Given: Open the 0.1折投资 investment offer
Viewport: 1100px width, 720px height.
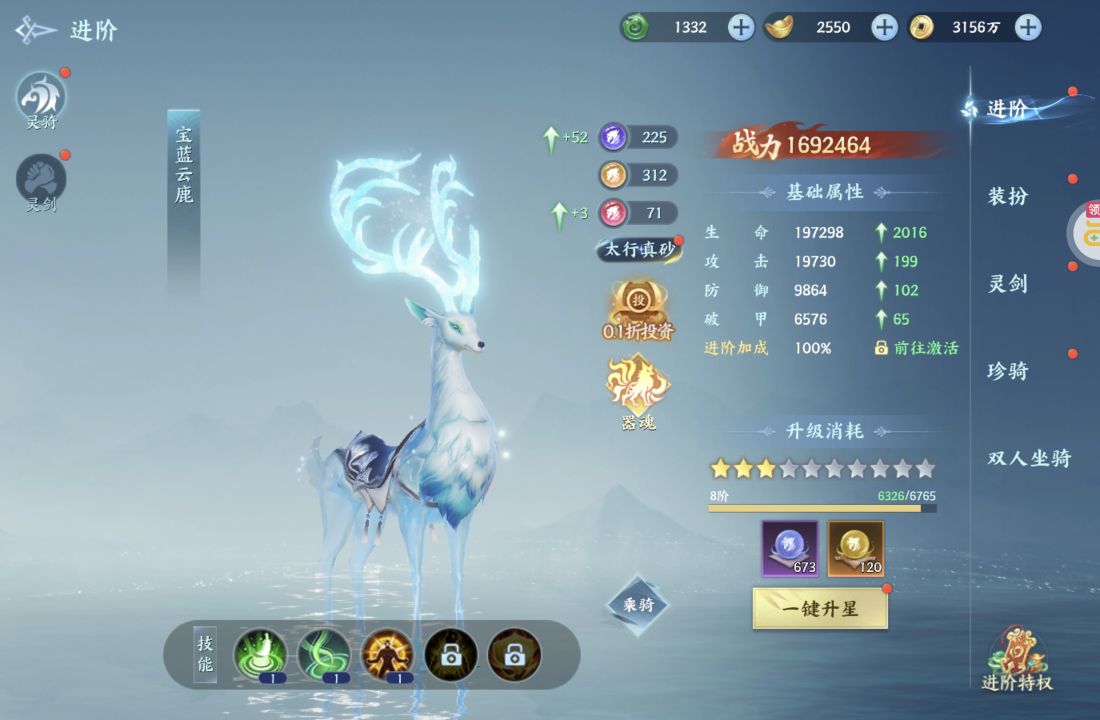Looking at the screenshot, I should [639, 309].
